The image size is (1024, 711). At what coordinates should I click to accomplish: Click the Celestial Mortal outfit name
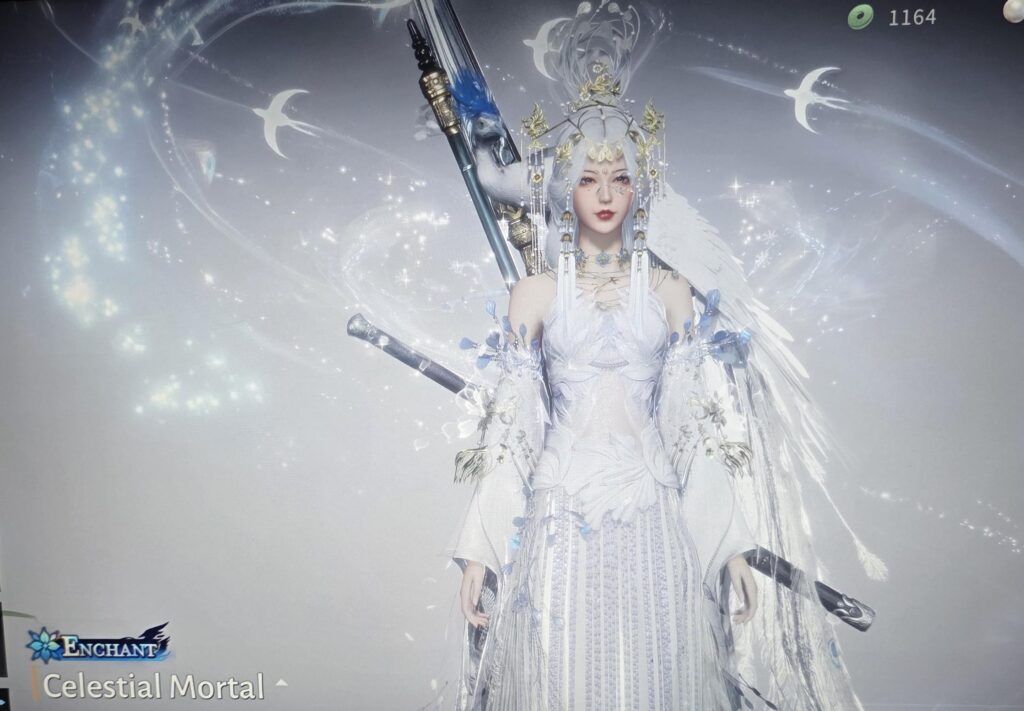(x=153, y=687)
